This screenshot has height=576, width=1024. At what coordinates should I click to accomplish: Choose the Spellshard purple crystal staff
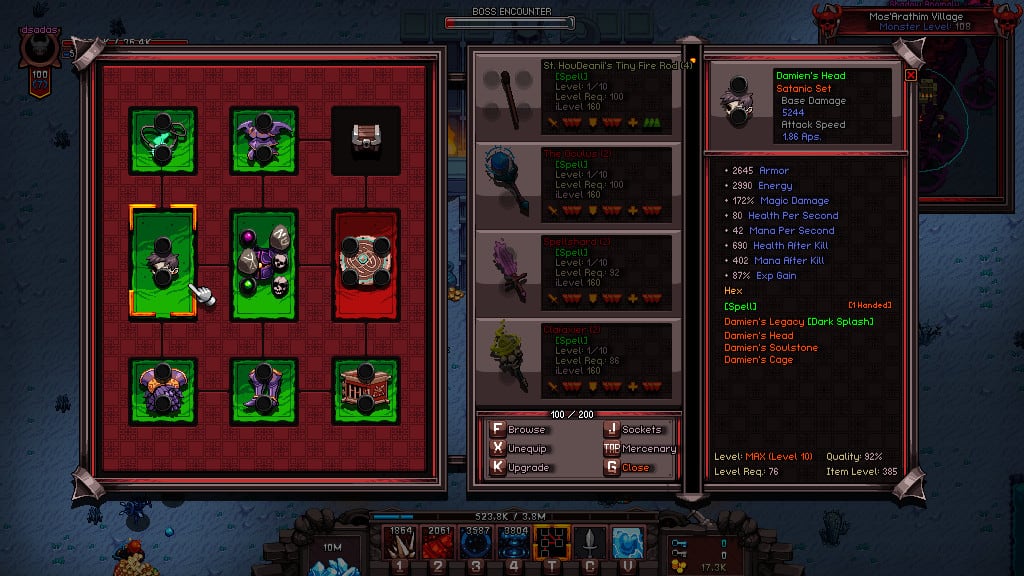(578, 271)
